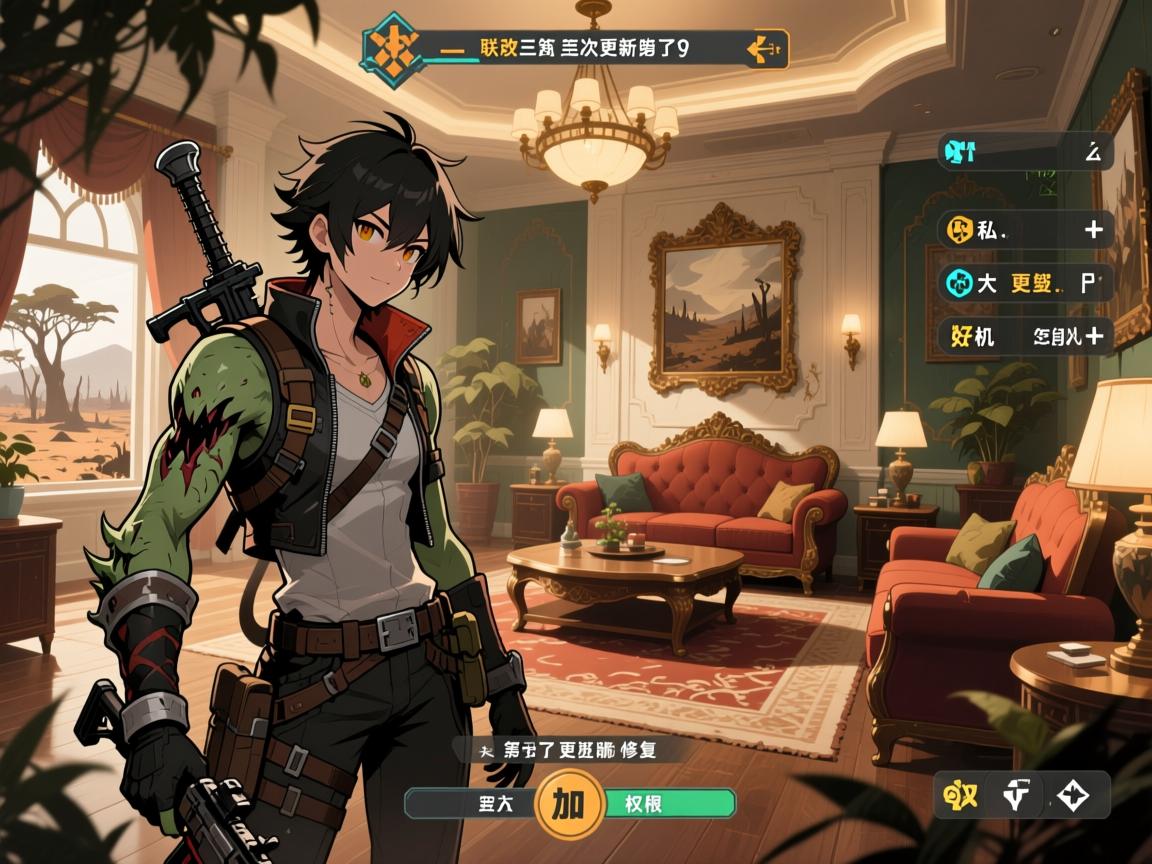Click the white hammer-shaped icon in bottom-right toolbar

[1018, 797]
